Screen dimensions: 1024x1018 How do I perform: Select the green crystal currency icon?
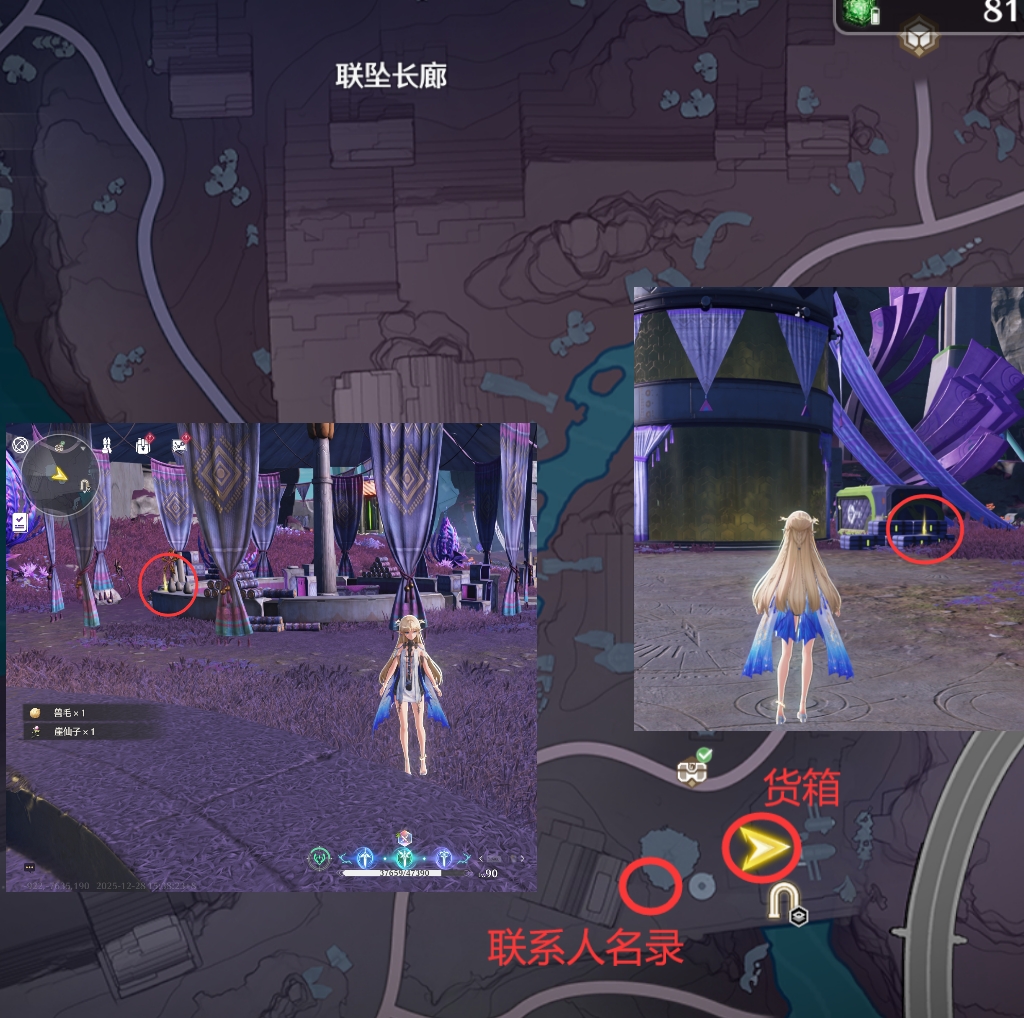[857, 12]
